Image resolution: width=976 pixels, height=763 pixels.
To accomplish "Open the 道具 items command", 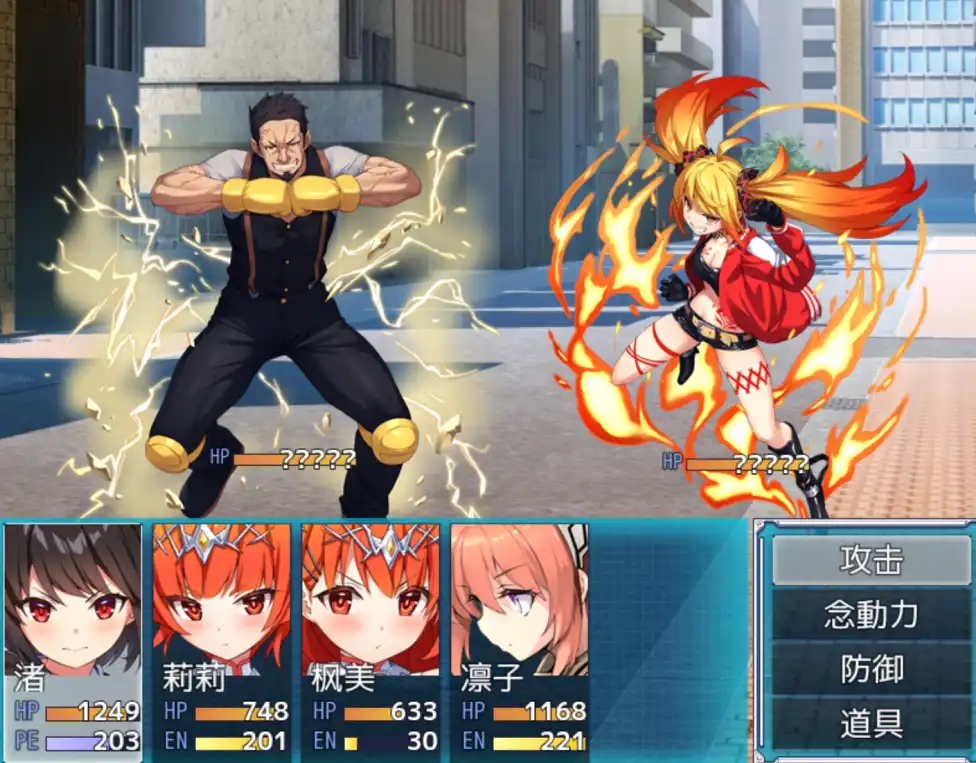I will pos(871,723).
